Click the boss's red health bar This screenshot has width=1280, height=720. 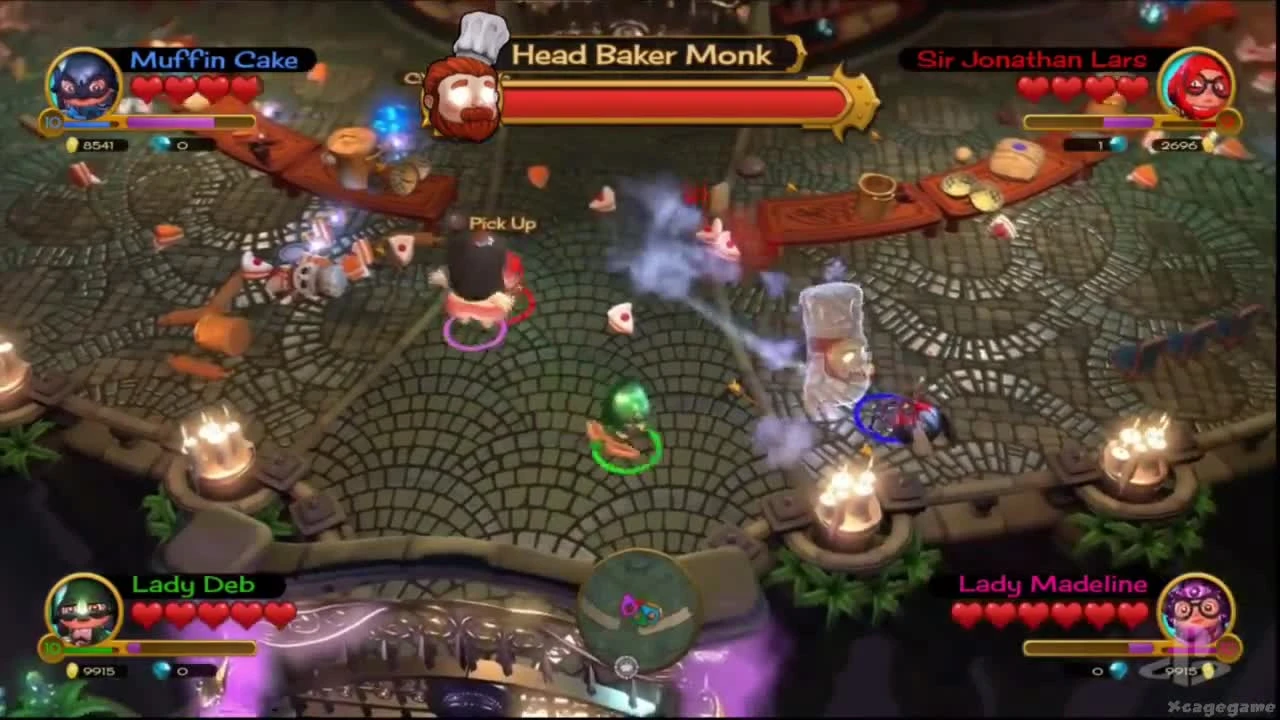[670, 103]
